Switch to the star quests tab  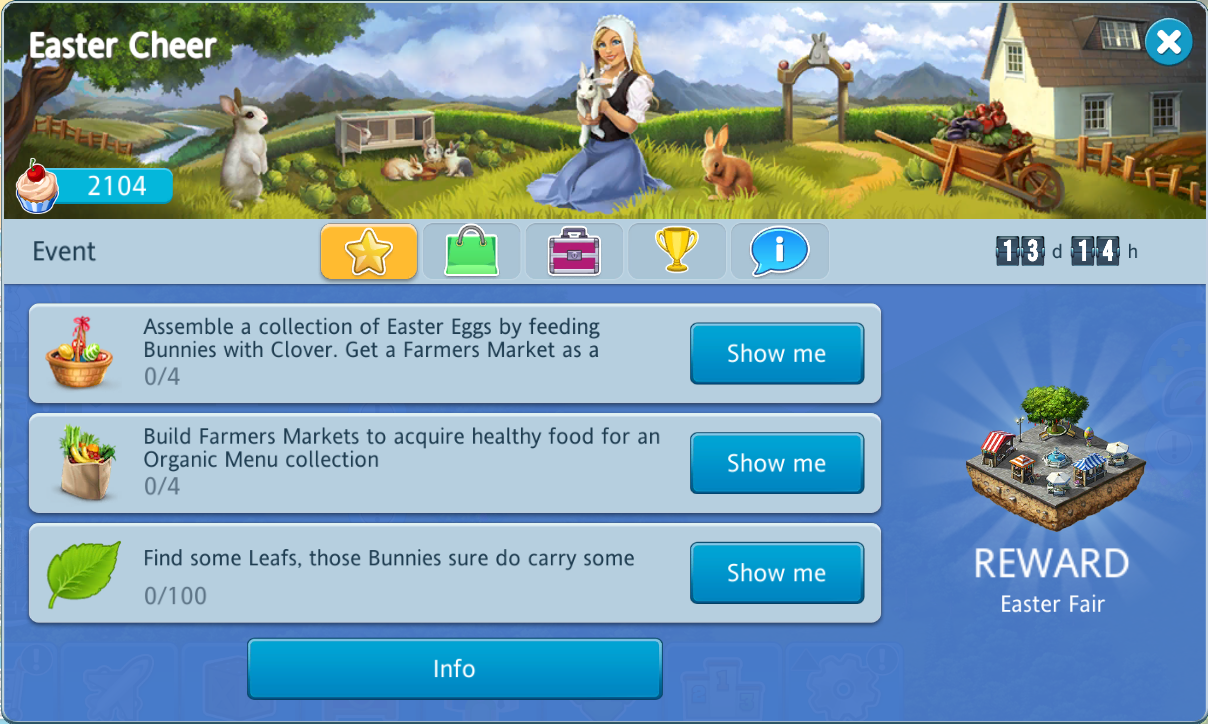(369, 251)
